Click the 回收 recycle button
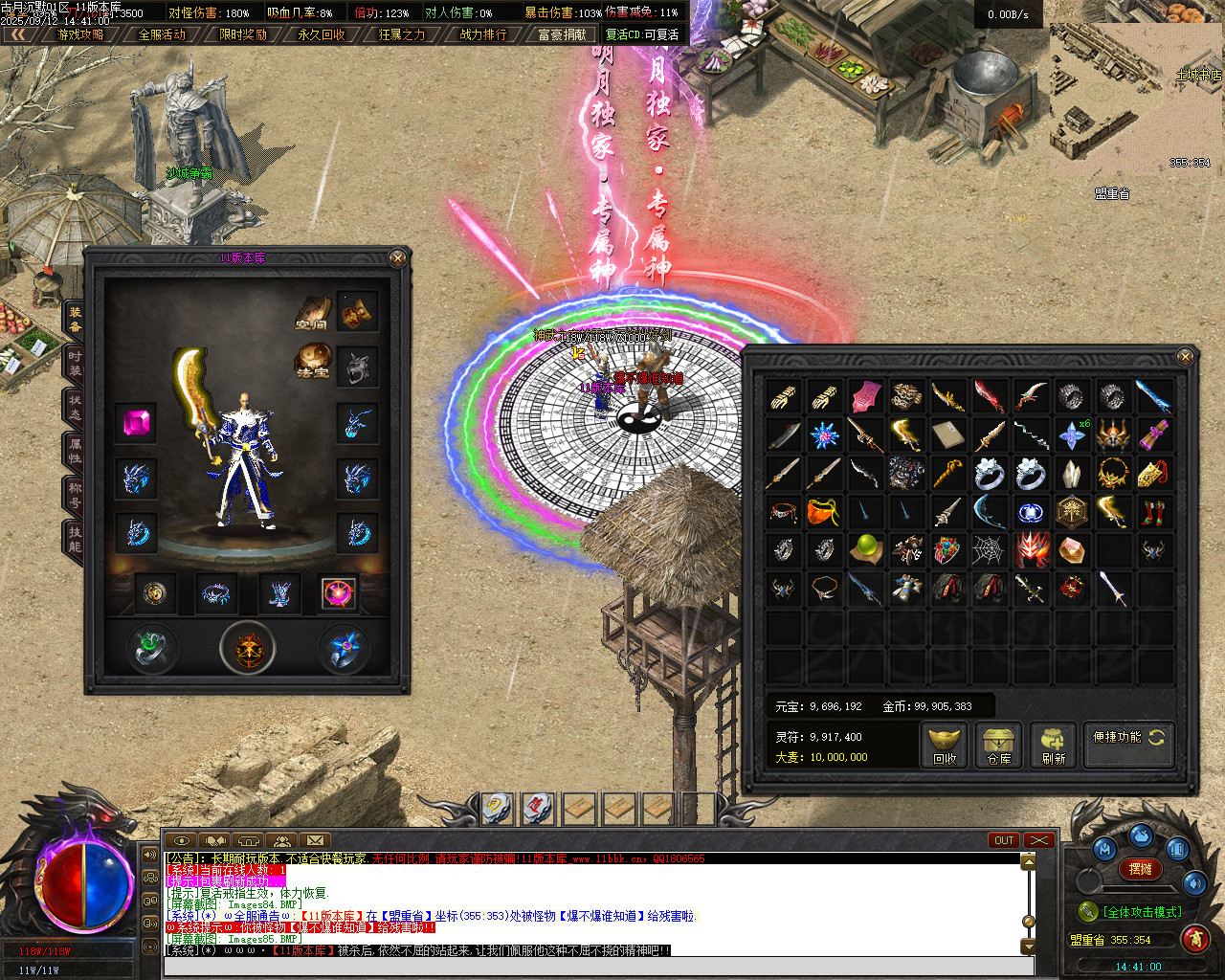Viewport: 1225px width, 980px height. coord(945,745)
